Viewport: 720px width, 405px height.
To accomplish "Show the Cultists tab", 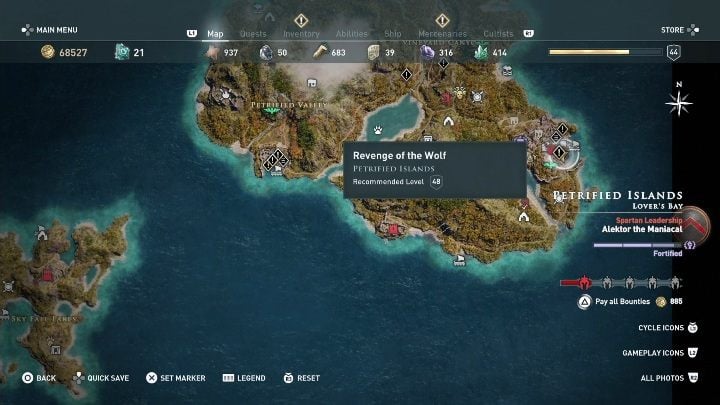I will point(498,34).
